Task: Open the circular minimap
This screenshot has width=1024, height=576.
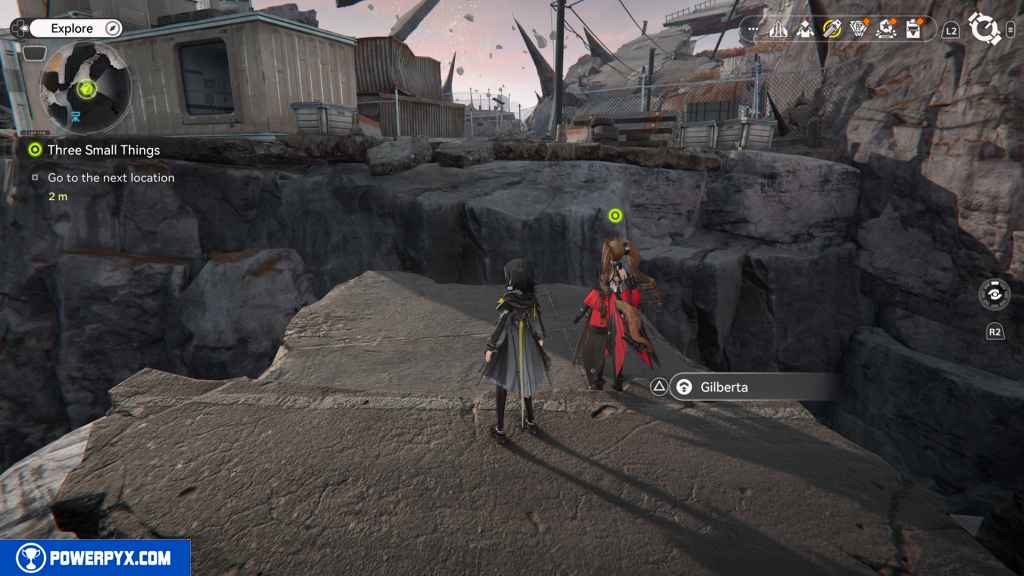Action: [85, 88]
